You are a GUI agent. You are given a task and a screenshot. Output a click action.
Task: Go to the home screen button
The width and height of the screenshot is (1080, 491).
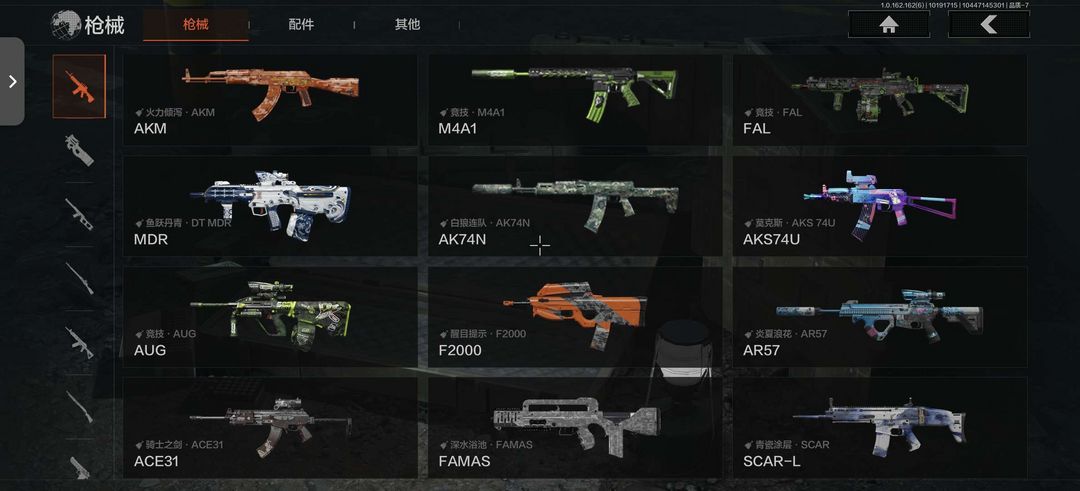[x=888, y=25]
